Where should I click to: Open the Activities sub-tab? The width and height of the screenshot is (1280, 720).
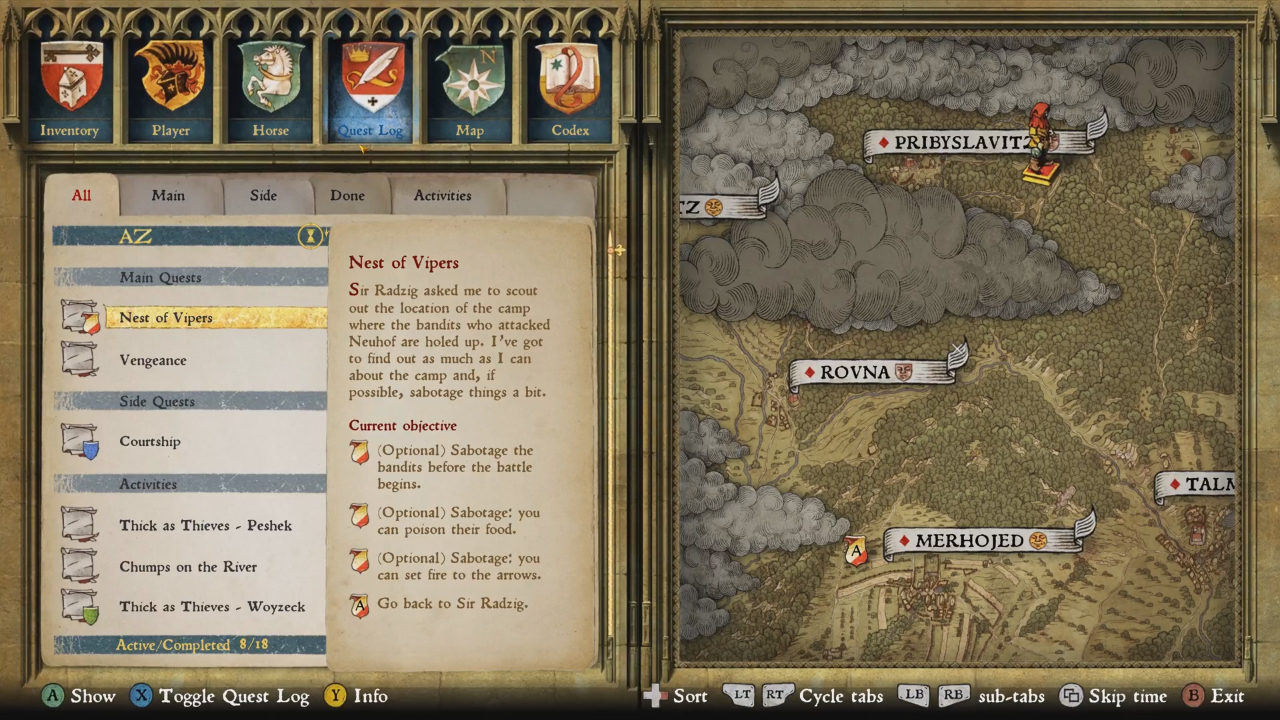tap(442, 195)
